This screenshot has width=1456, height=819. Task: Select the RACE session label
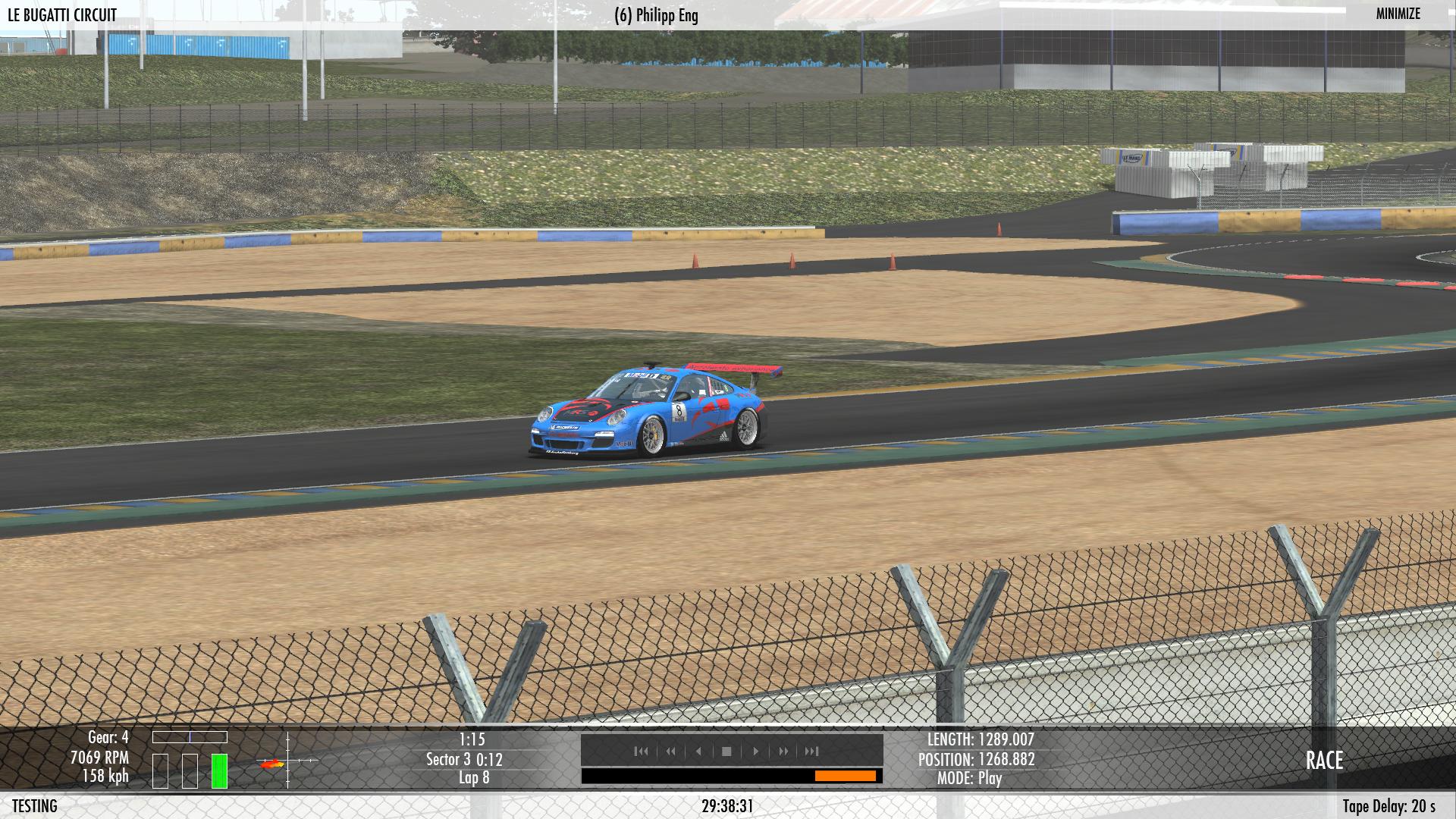point(1324,761)
